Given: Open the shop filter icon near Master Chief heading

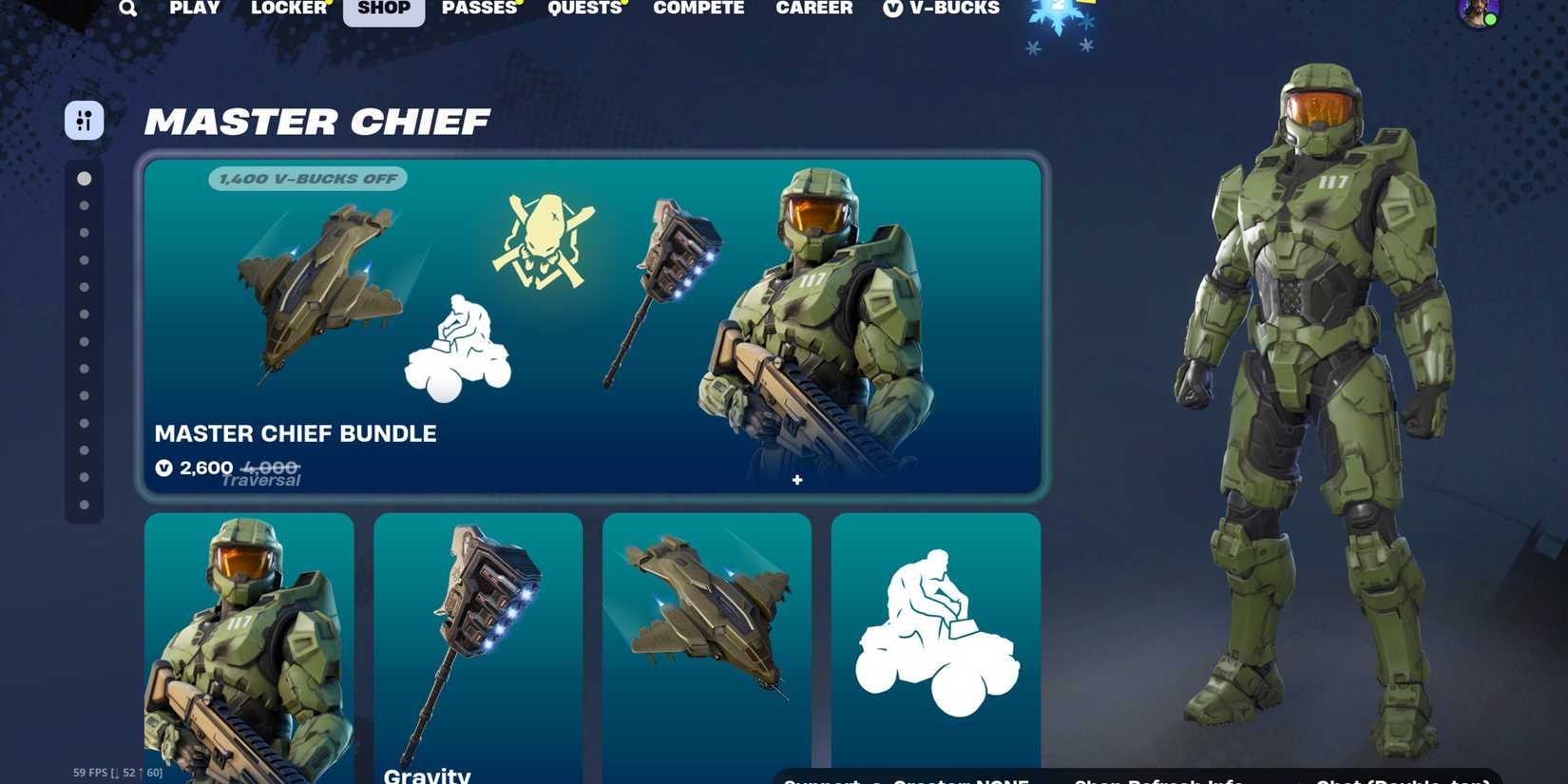Looking at the screenshot, I should 83,121.
